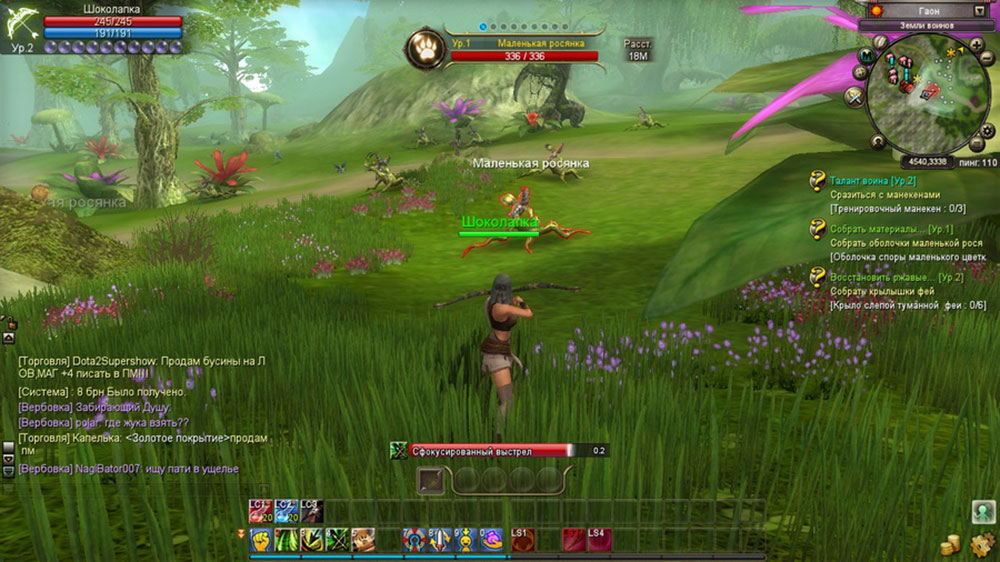Use the blue potion in slot LC2
Screen dimensions: 1000x562
tap(286, 511)
